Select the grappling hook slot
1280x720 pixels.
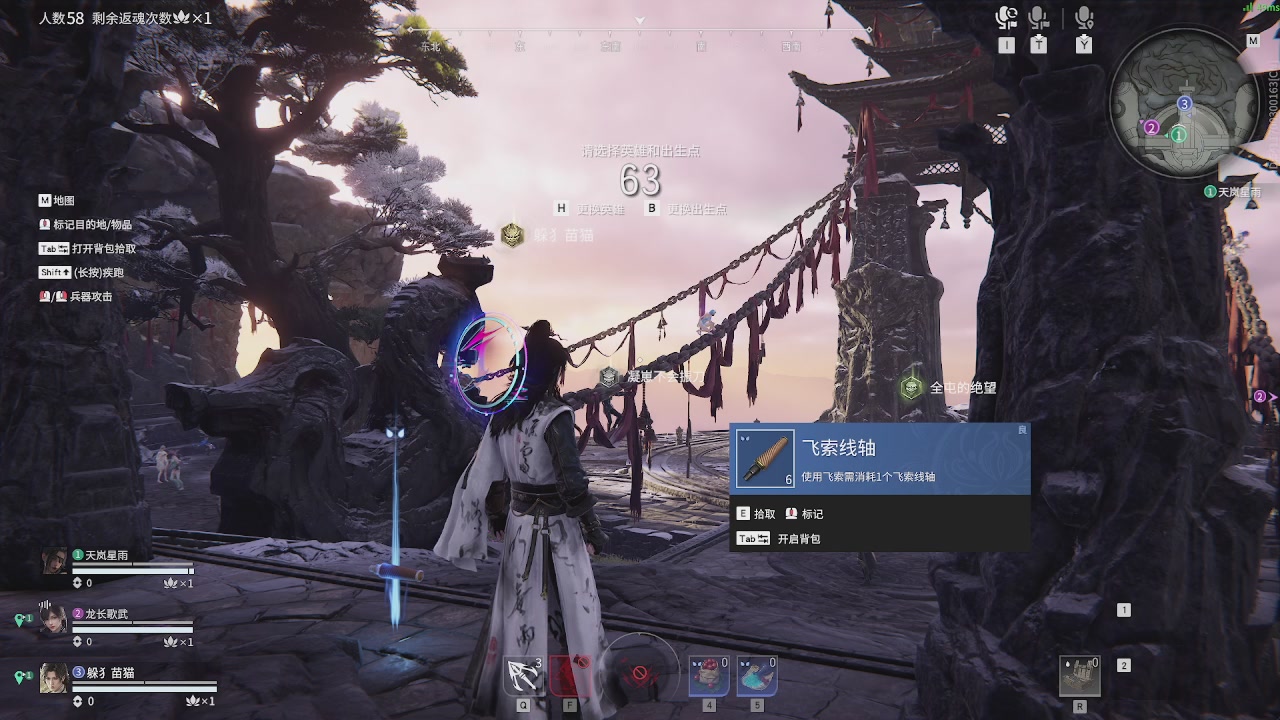(x=523, y=676)
